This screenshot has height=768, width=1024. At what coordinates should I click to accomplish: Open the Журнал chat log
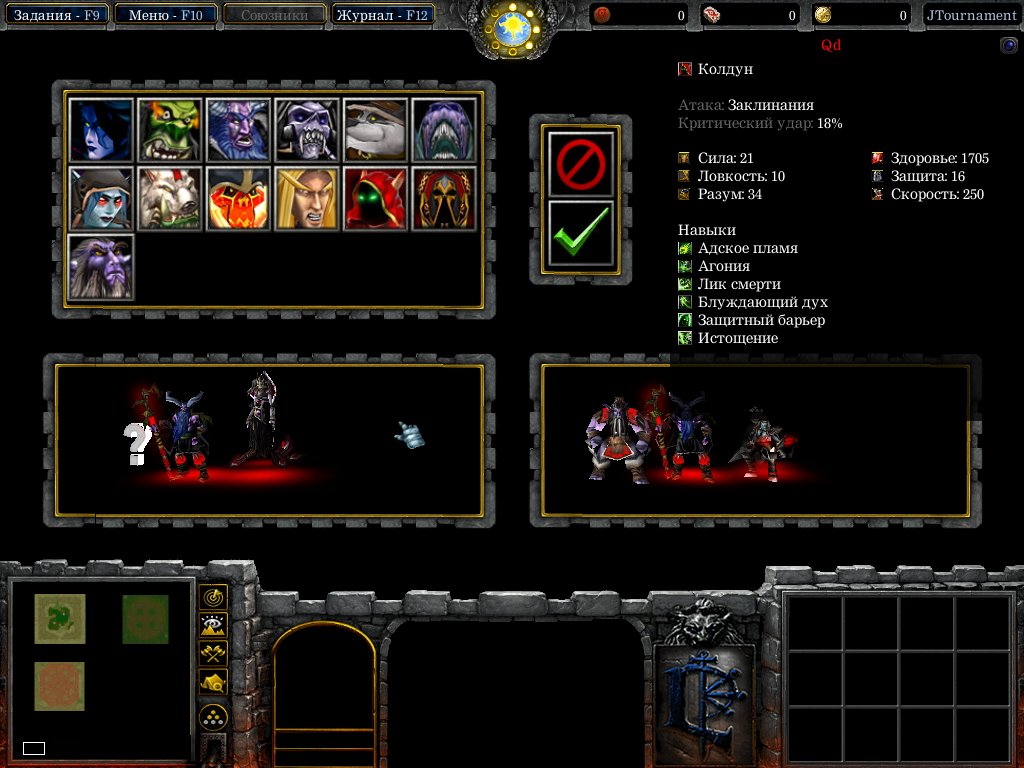pos(382,15)
